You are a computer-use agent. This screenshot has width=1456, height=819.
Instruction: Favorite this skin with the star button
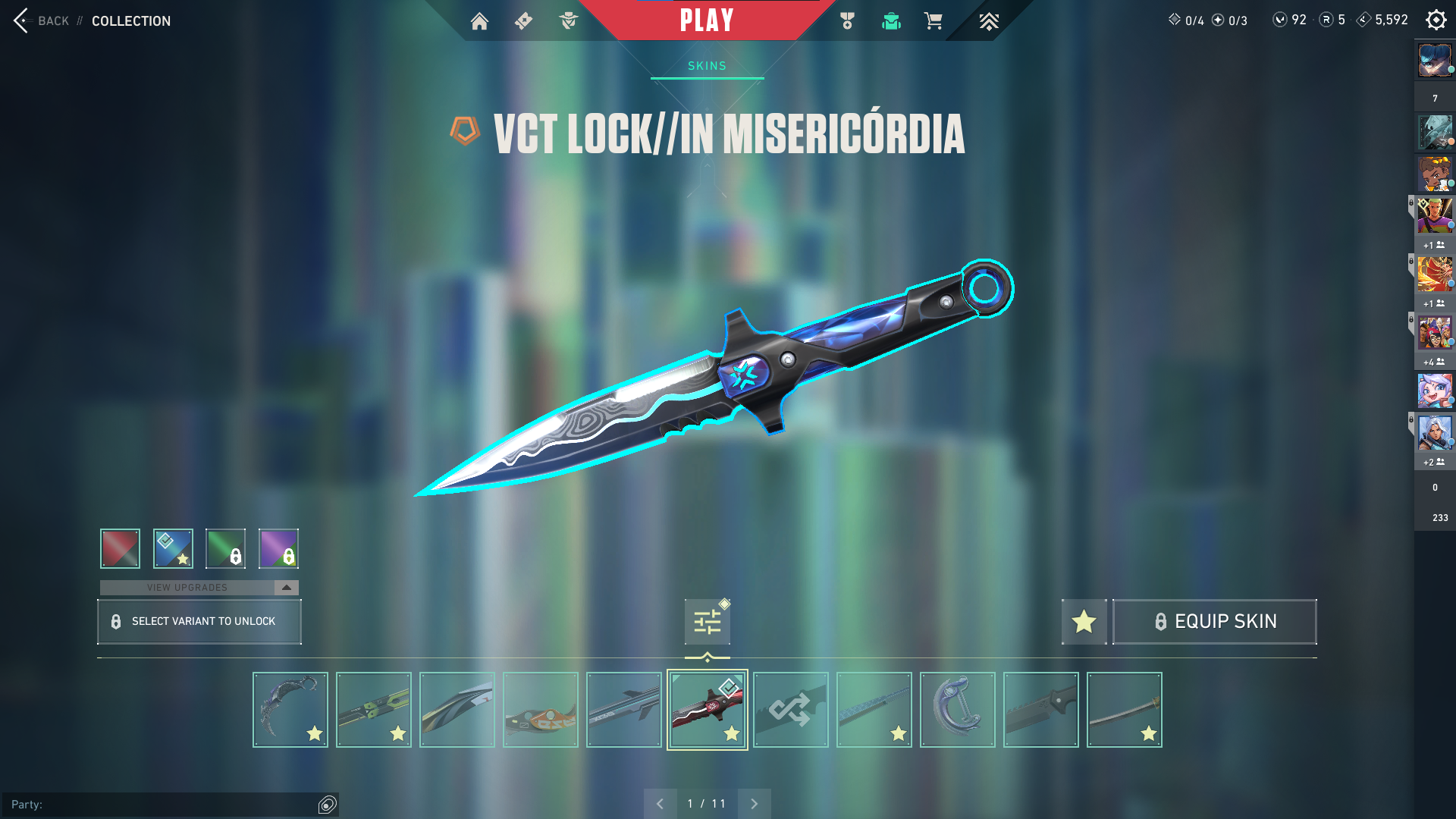pyautogui.click(x=1084, y=622)
